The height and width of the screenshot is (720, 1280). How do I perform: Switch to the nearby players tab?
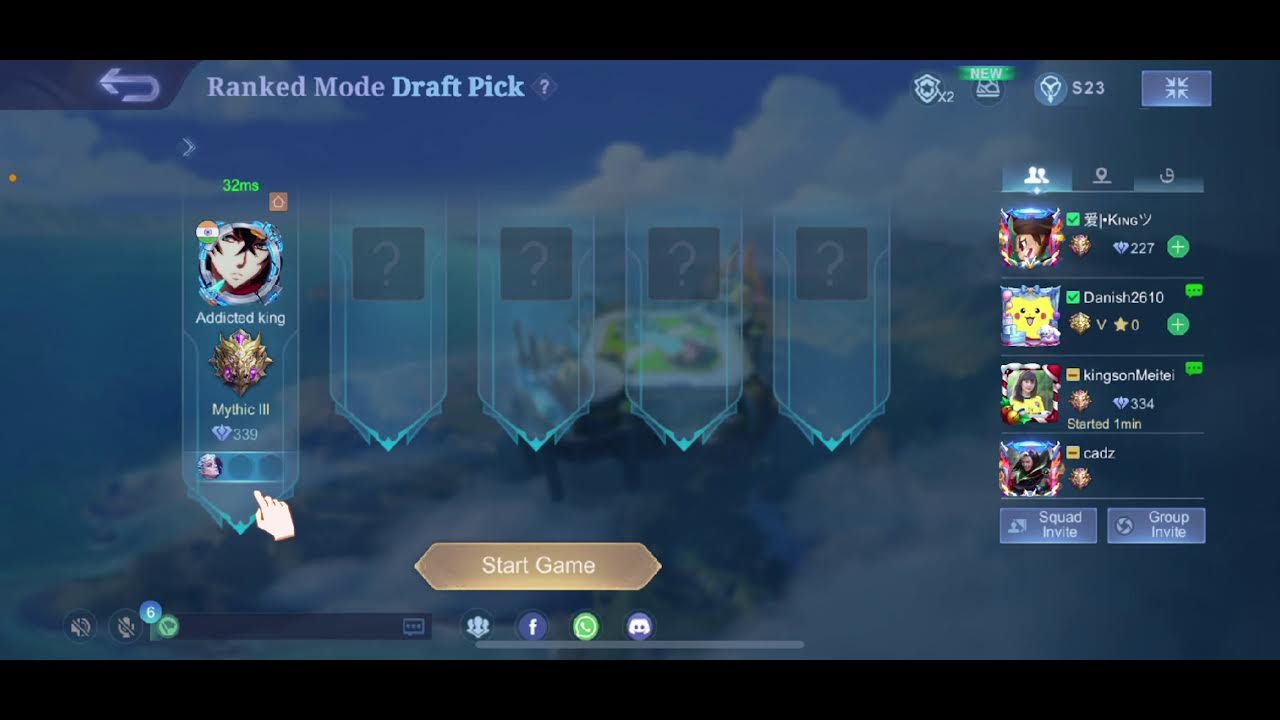coord(1101,176)
